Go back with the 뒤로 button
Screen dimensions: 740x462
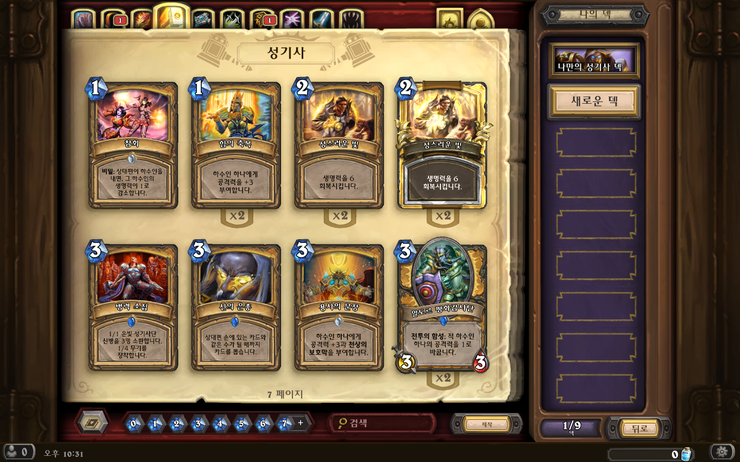(639, 428)
